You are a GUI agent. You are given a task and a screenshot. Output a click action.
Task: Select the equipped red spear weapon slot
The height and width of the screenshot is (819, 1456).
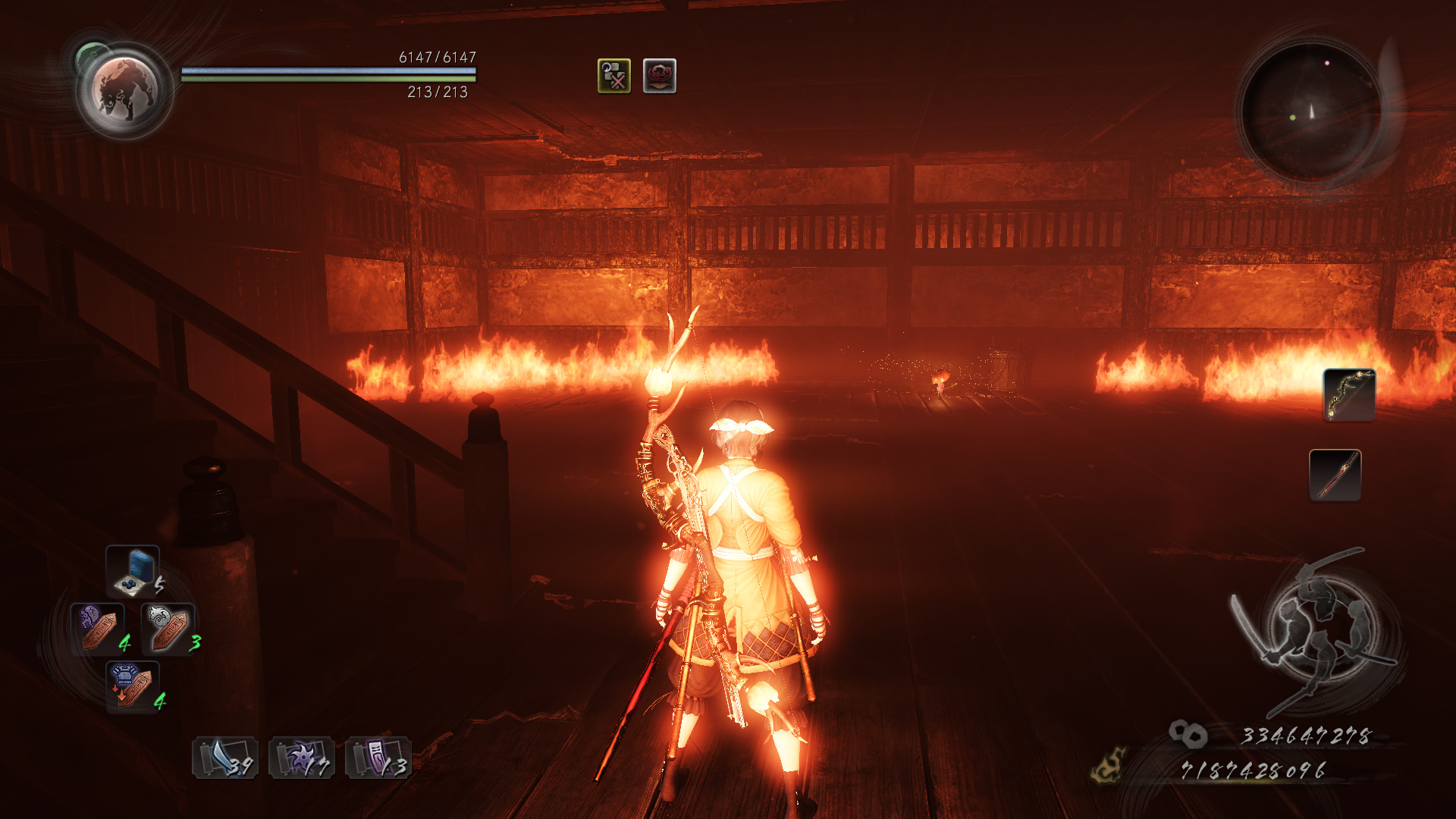1335,475
